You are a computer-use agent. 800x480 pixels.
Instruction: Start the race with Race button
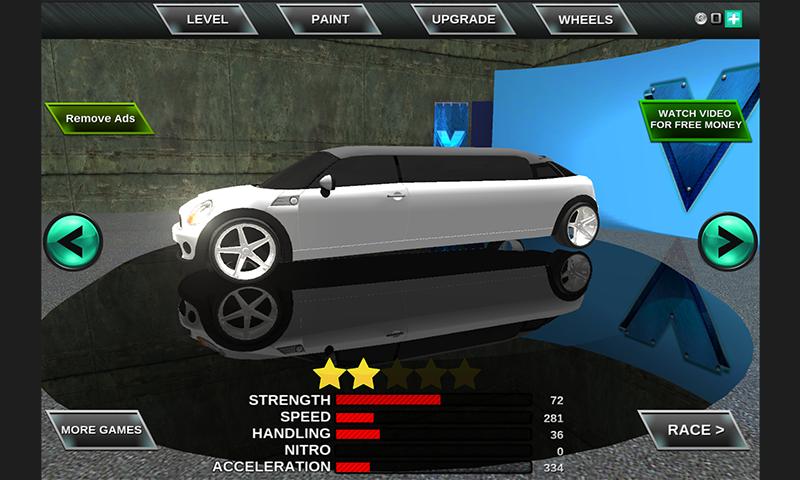(x=694, y=430)
